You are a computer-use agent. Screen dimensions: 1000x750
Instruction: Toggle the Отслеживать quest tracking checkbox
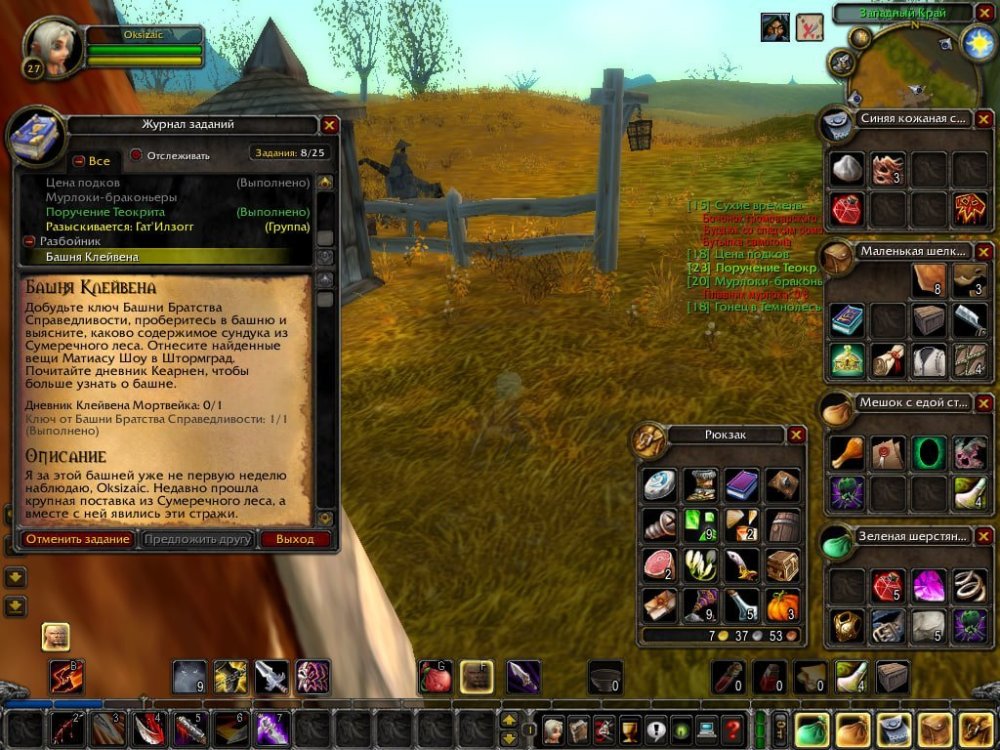click(x=137, y=156)
